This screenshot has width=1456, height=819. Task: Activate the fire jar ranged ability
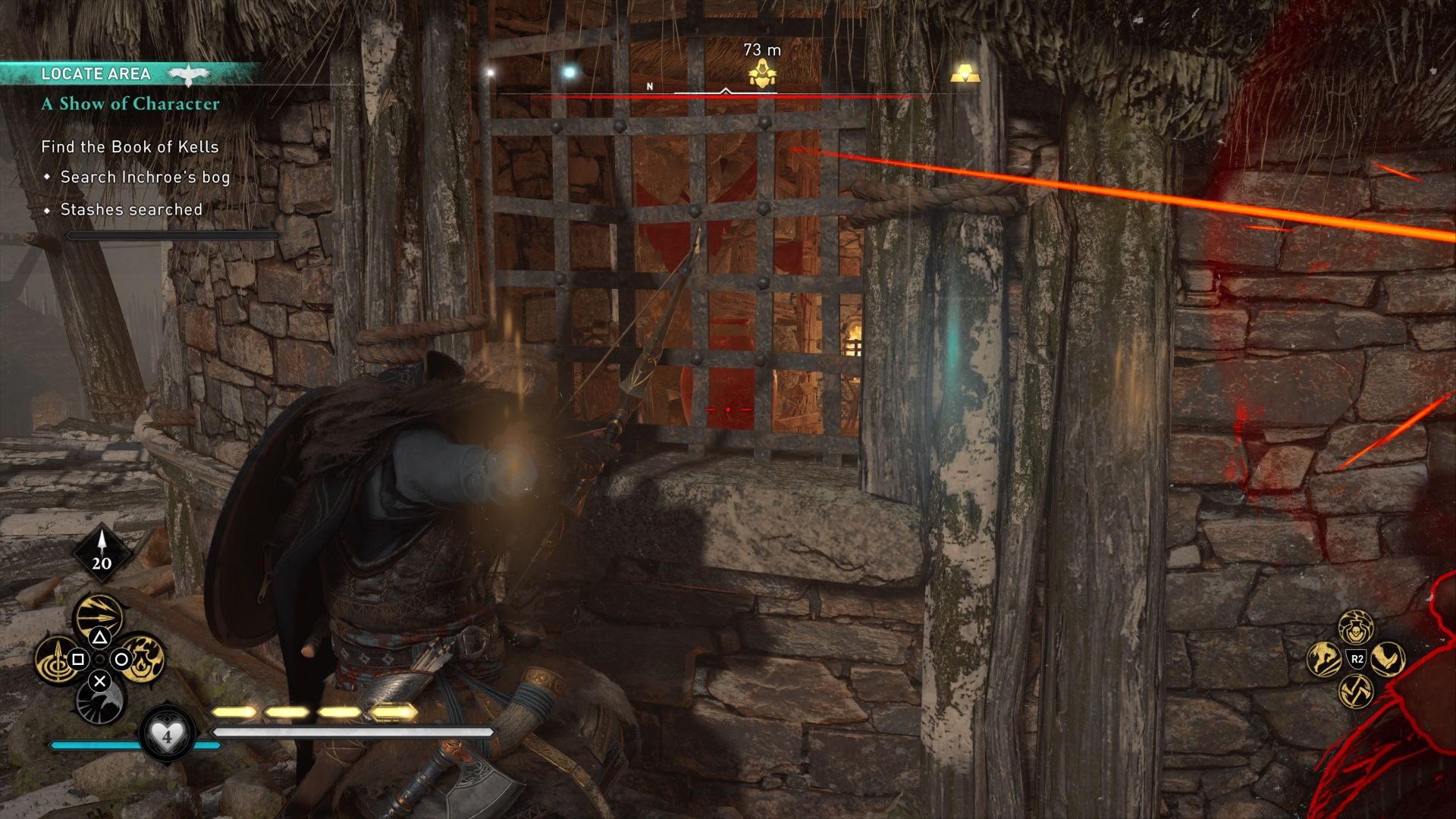(144, 658)
